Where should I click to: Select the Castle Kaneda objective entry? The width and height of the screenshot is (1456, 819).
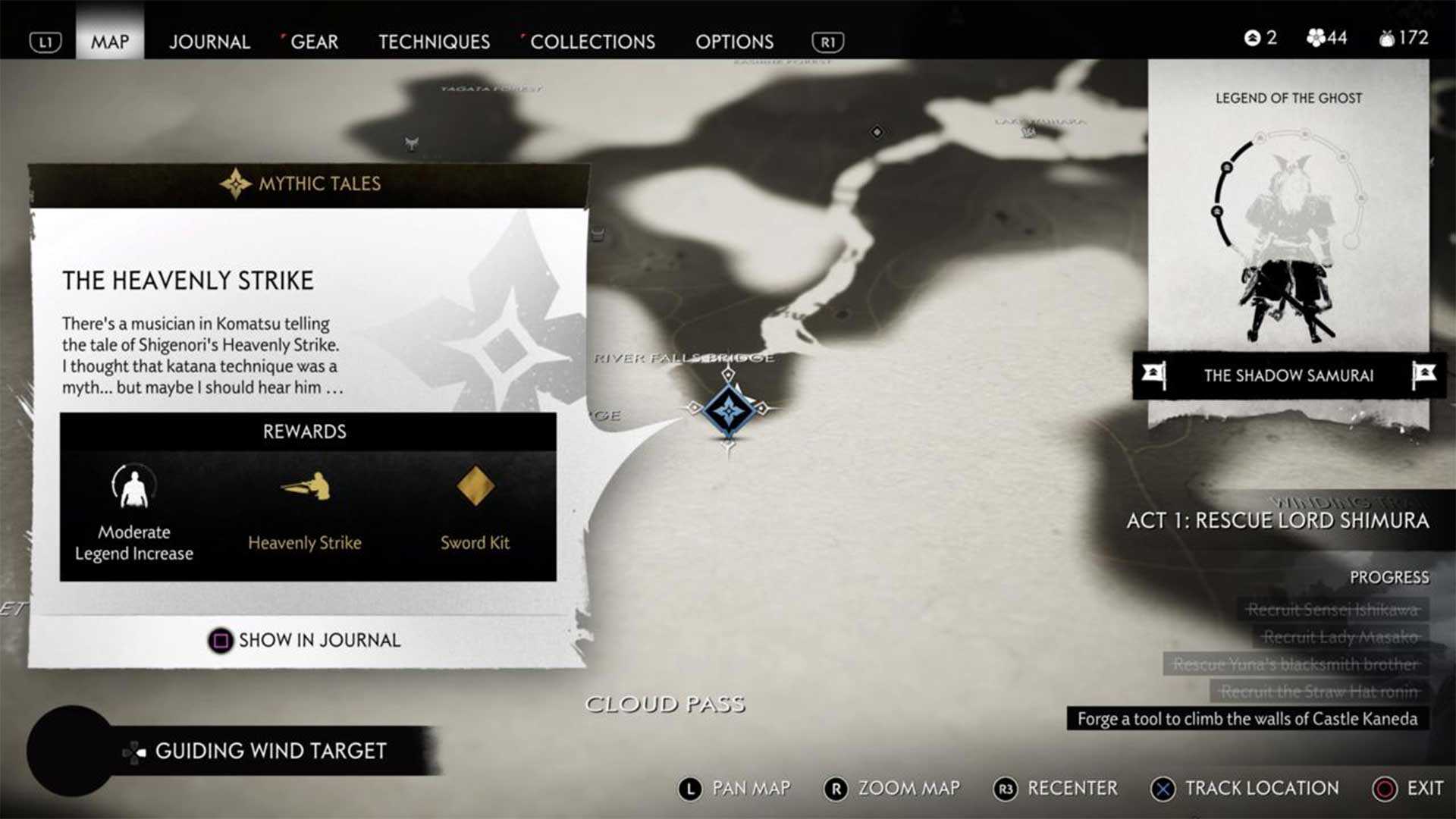click(x=1247, y=719)
